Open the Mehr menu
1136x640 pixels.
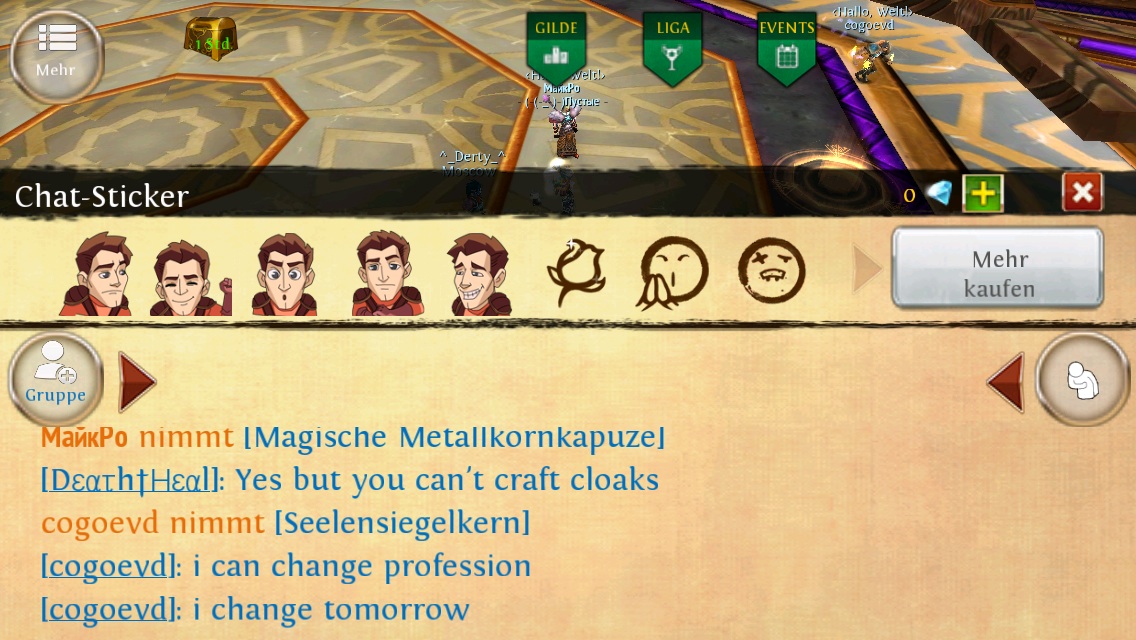[x=56, y=53]
